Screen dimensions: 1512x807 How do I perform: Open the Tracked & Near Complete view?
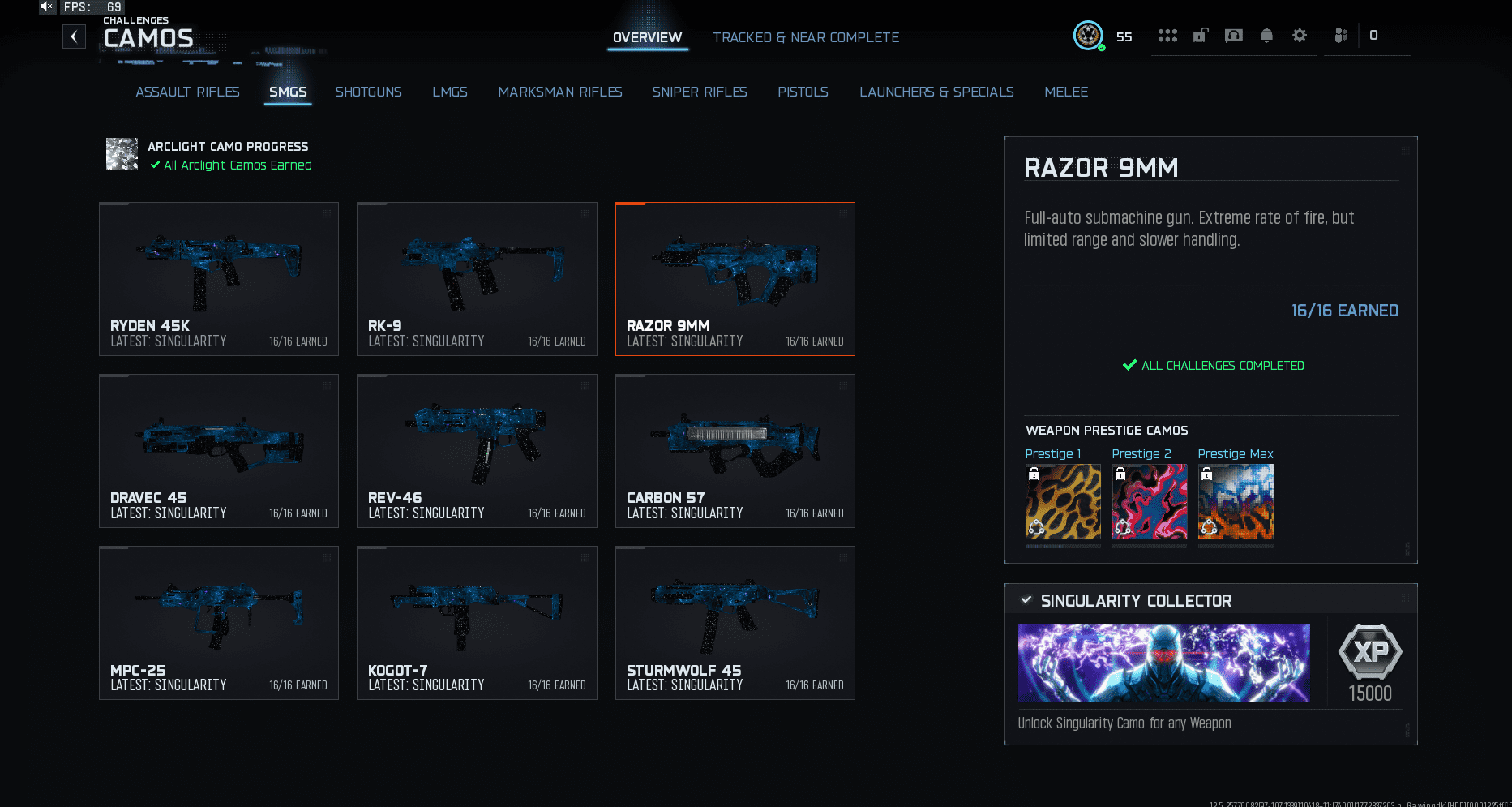pyautogui.click(x=806, y=36)
